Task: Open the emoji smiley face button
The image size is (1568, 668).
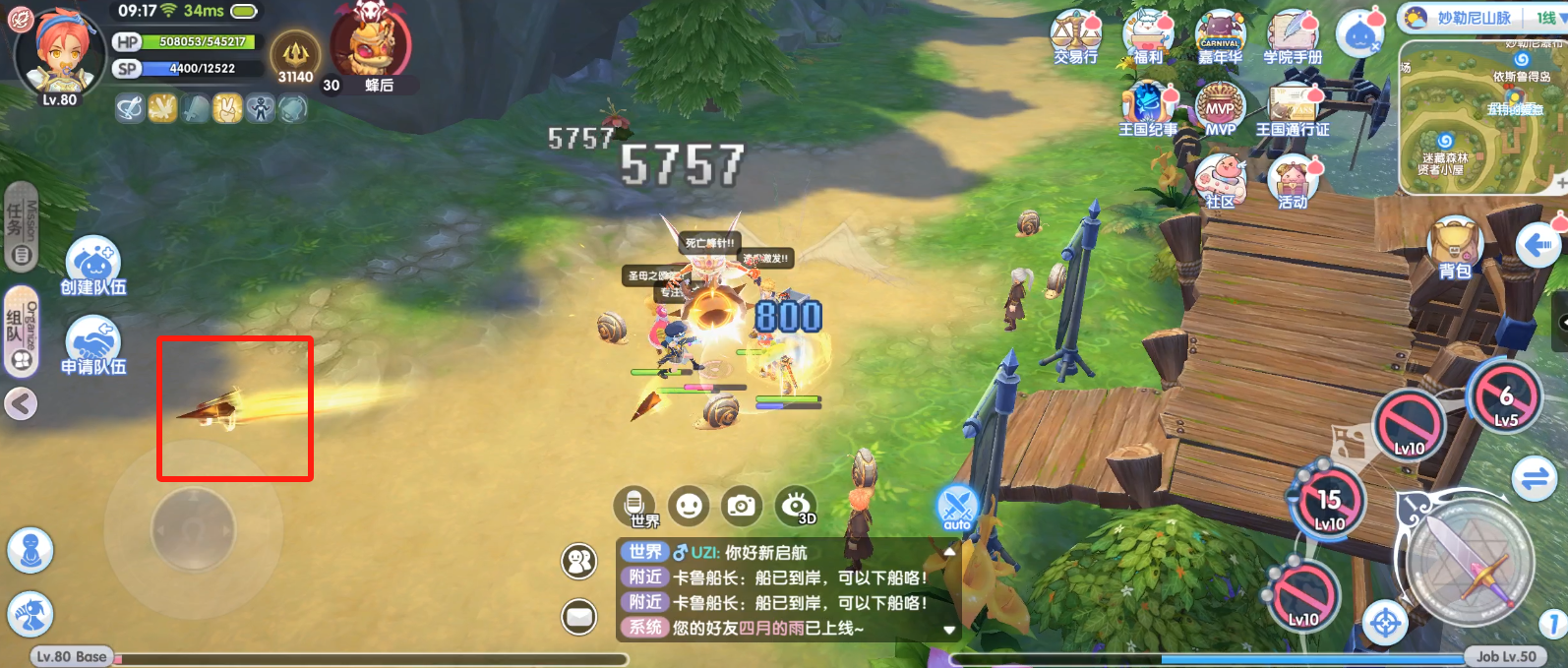Action: coord(689,506)
